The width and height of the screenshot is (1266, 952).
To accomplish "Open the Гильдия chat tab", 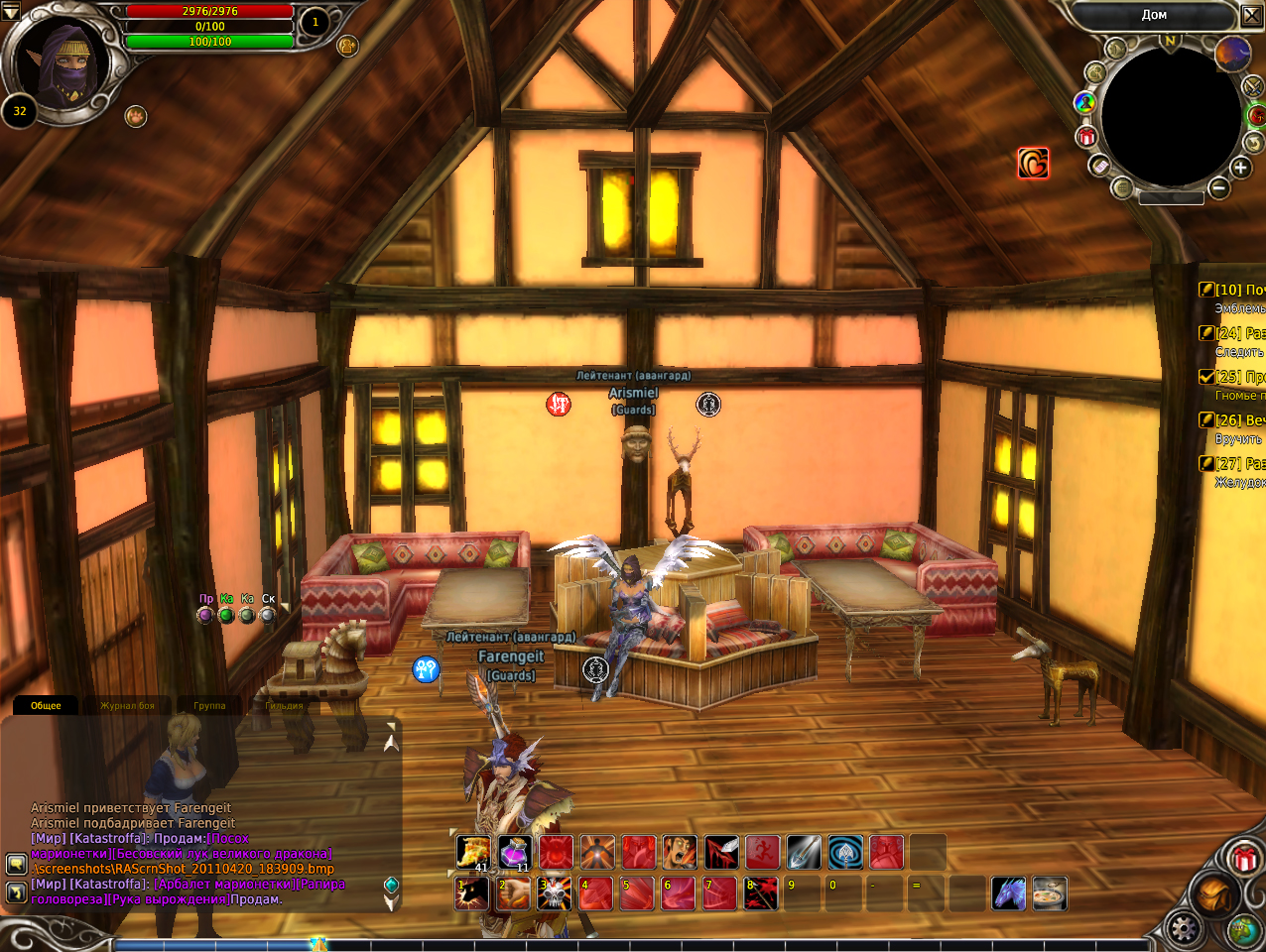I will [284, 706].
